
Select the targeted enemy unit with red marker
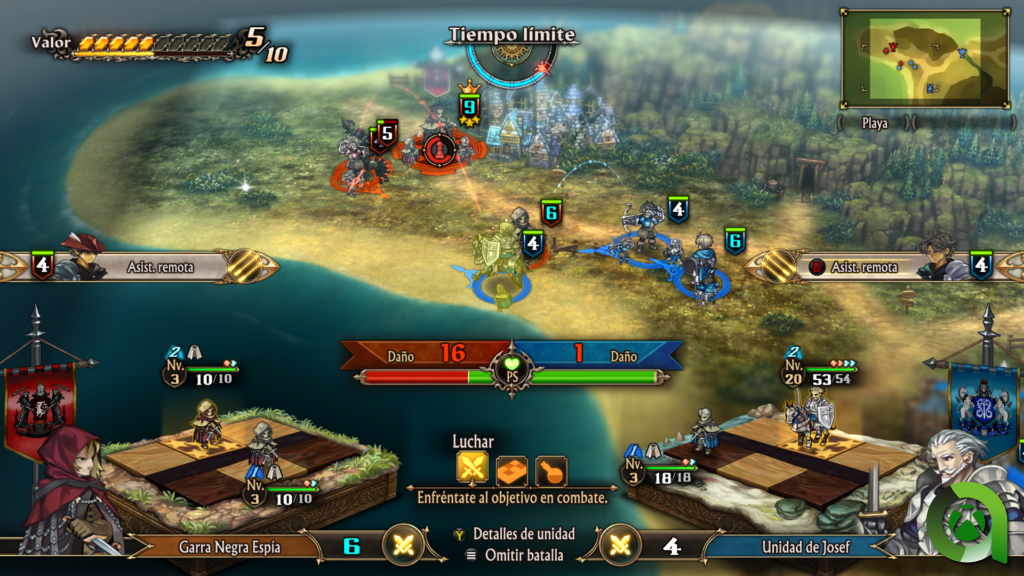436,148
